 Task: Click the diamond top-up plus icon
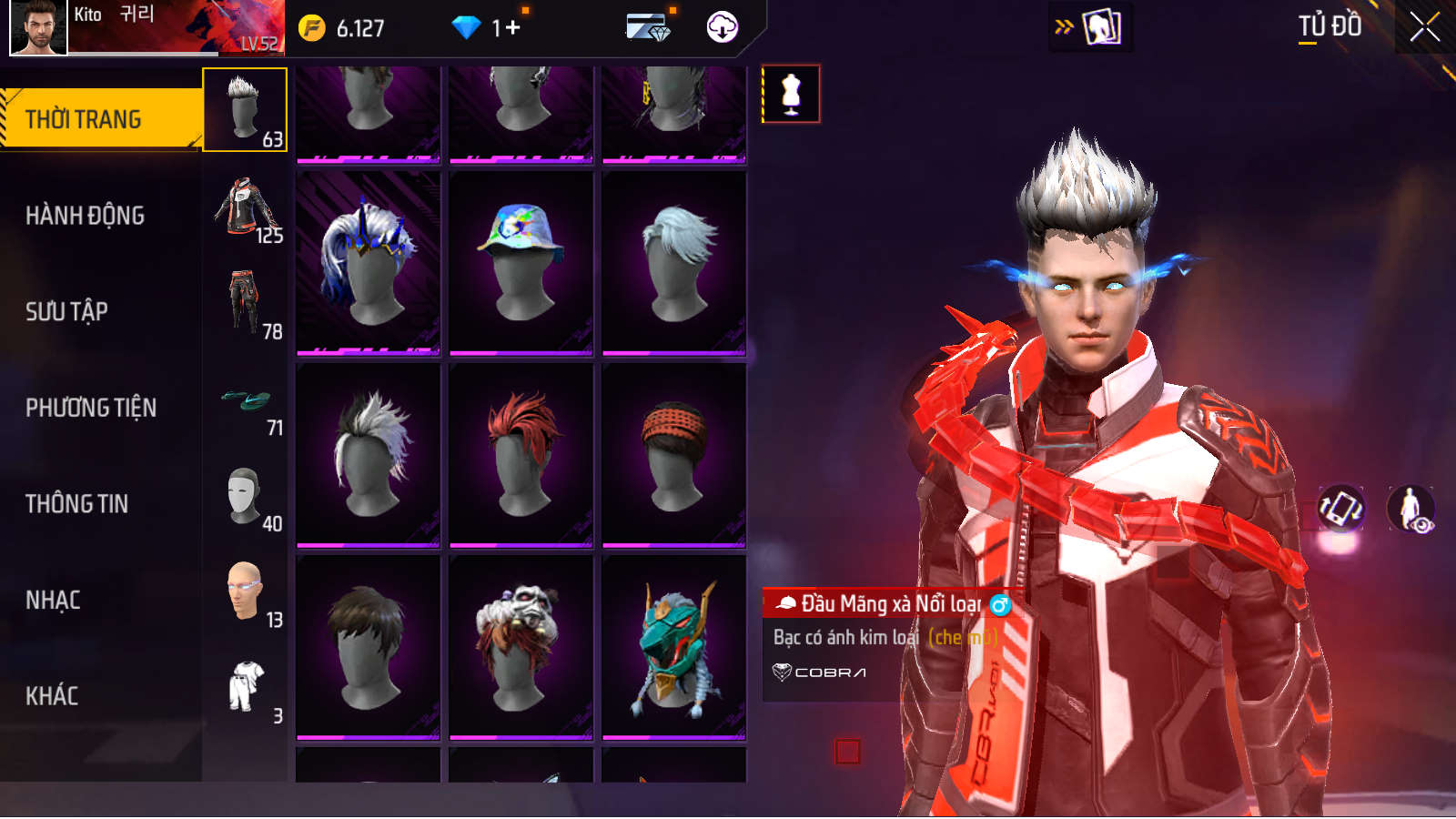[513, 28]
